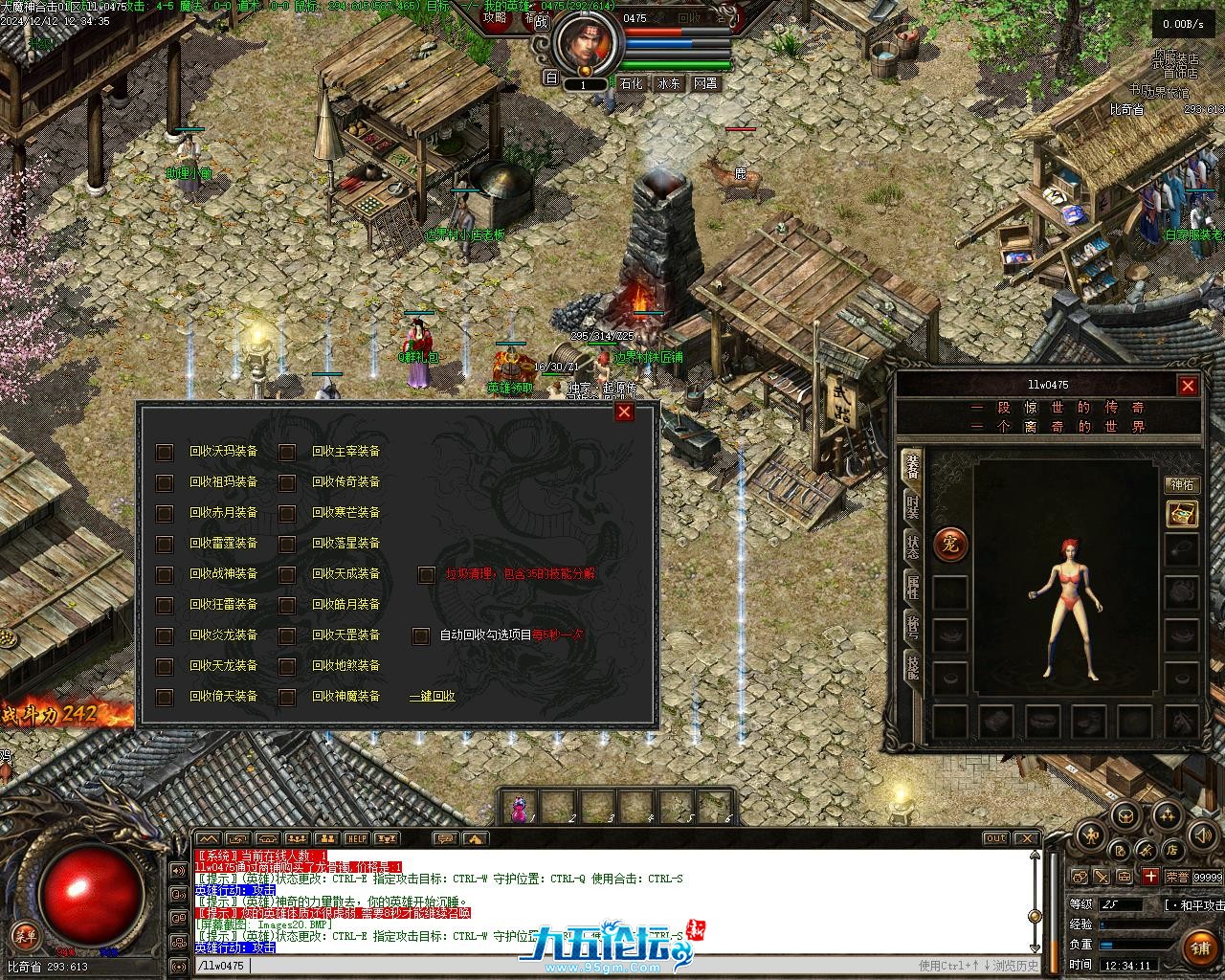Open the treasure chest icon in character panel
This screenshot has height=980, width=1225.
(x=1182, y=514)
